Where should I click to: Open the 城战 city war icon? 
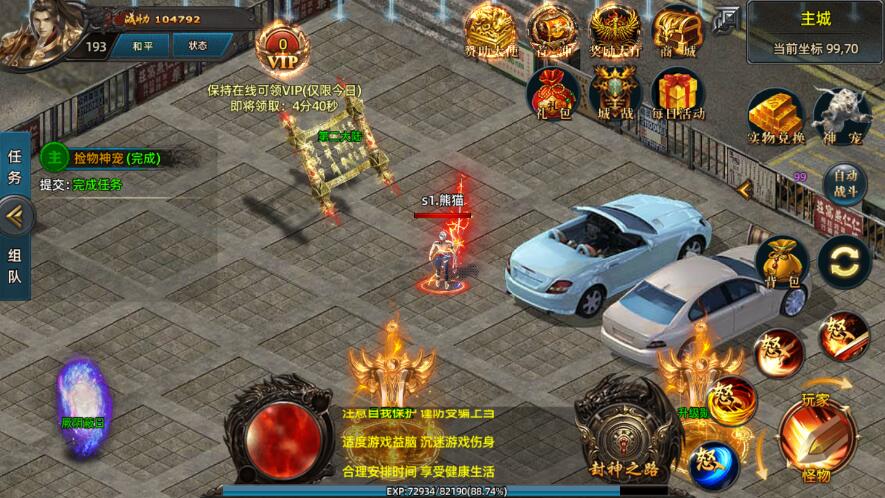click(615, 92)
